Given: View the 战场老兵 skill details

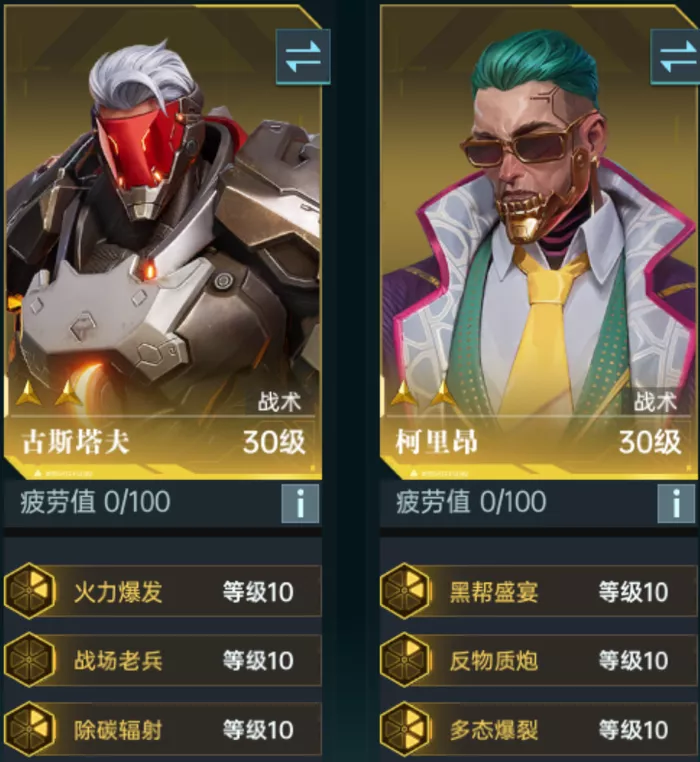Looking at the screenshot, I should pyautogui.click(x=162, y=660).
